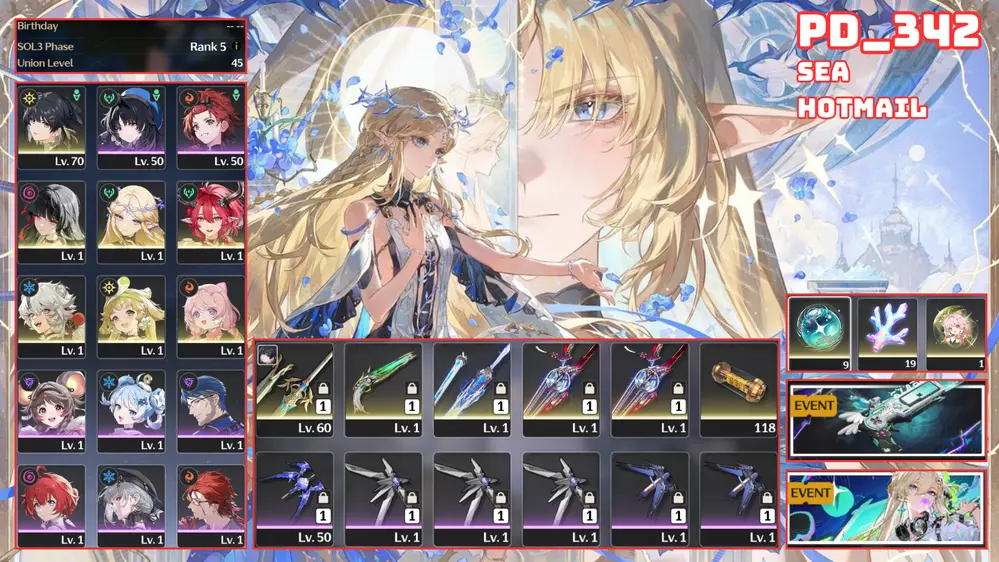The height and width of the screenshot is (562, 999).
Task: Select the blue sword weapon slot
Action: (472, 391)
